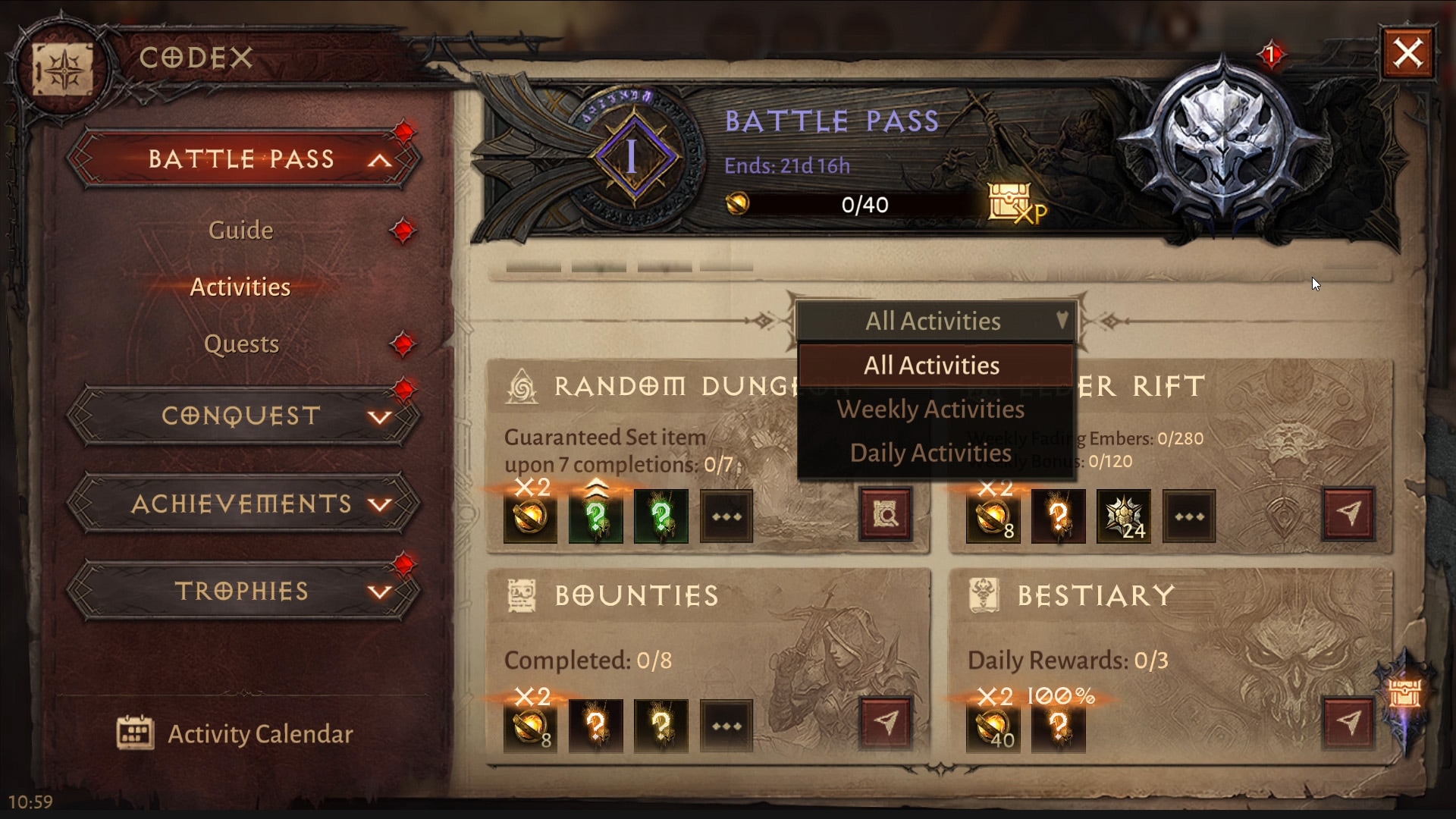Open the Quests submenu entry

[242, 344]
